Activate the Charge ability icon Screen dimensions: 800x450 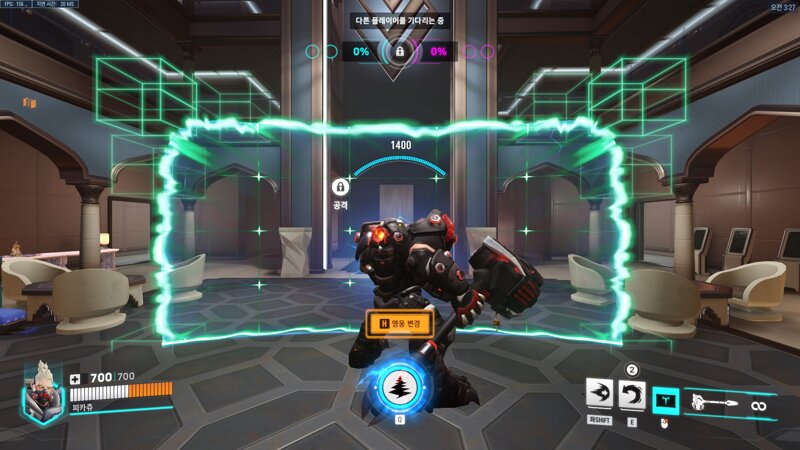point(600,398)
